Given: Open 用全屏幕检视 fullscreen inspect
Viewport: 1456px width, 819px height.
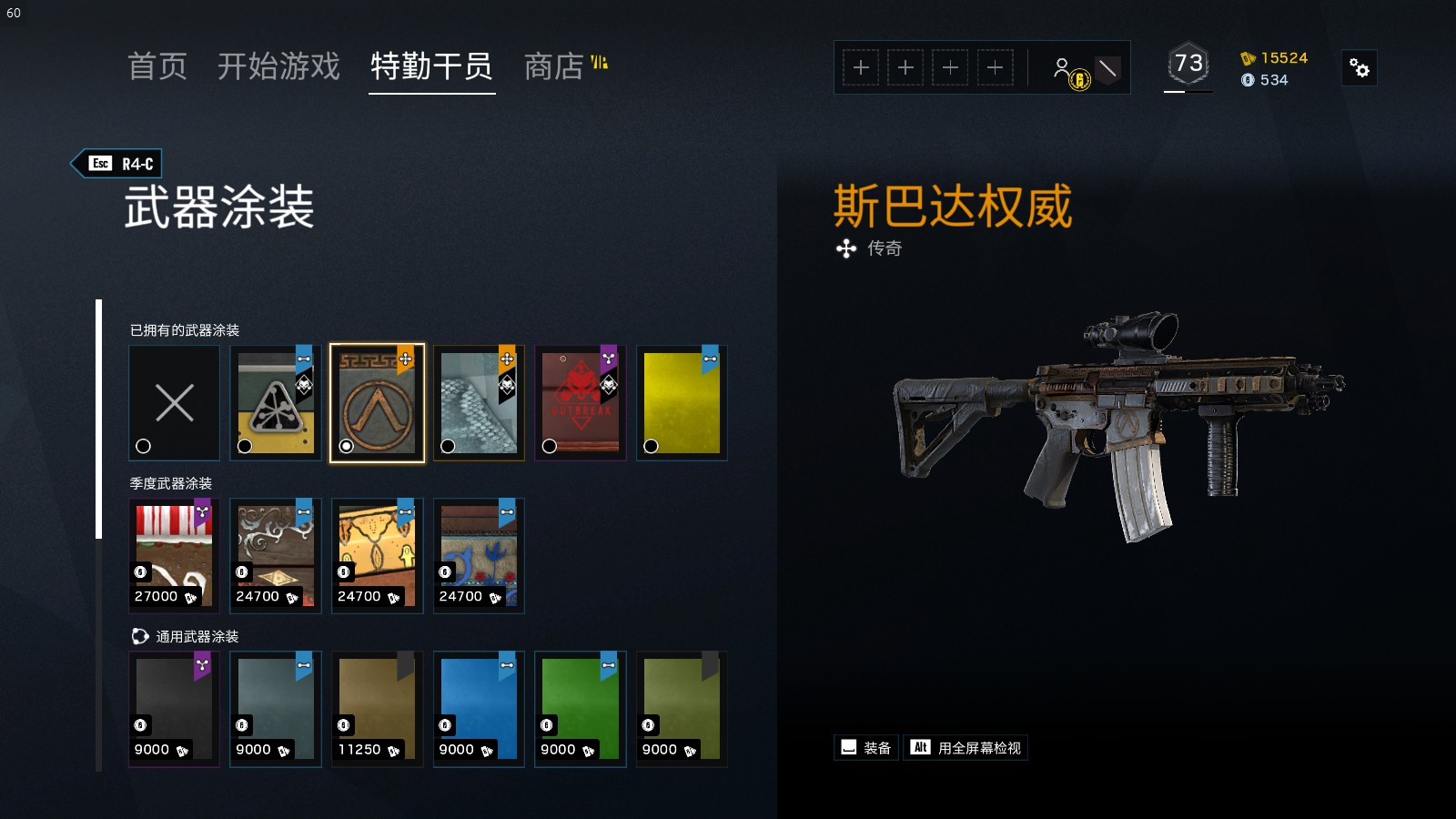Looking at the screenshot, I should click(966, 748).
